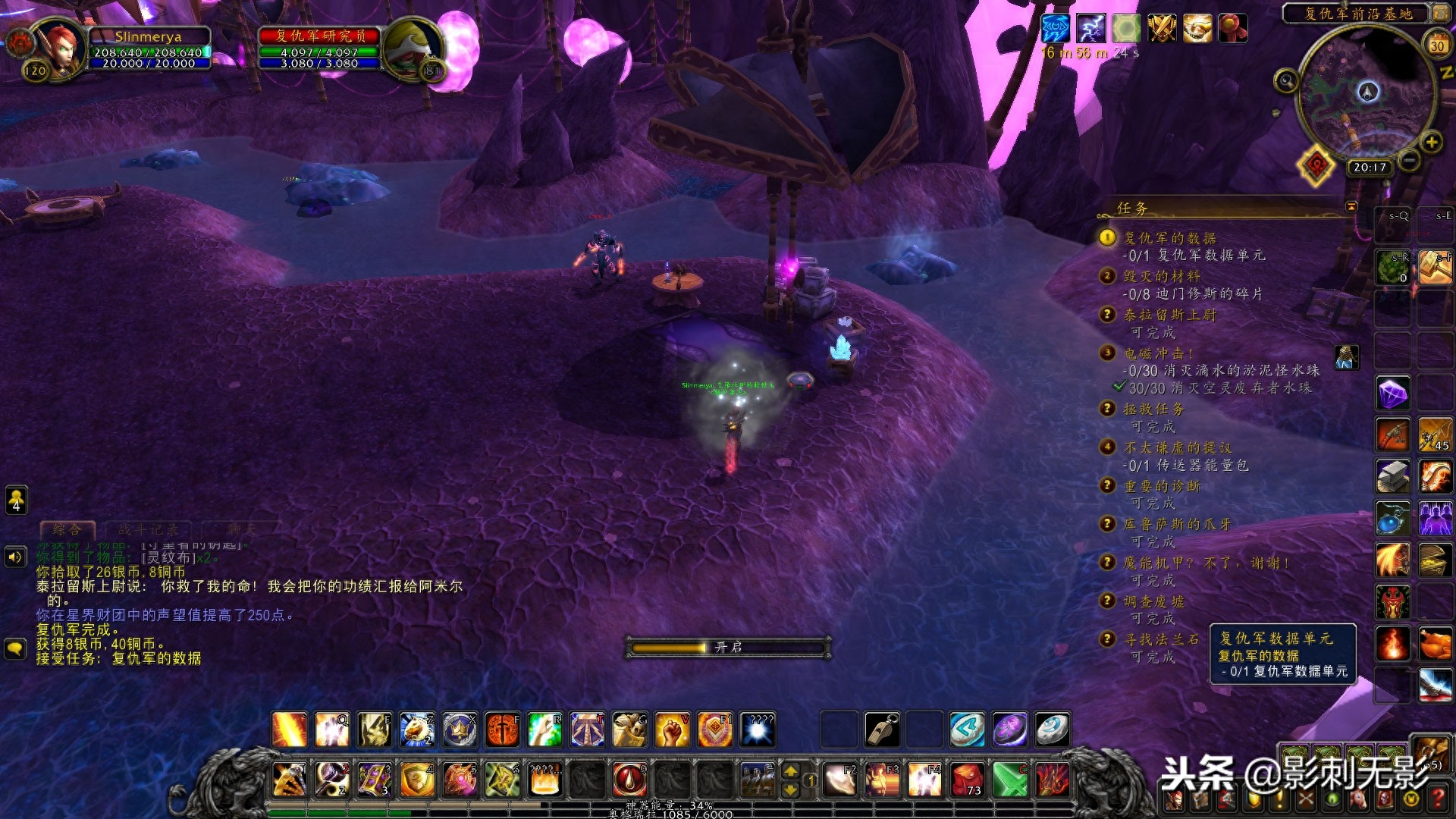Image resolution: width=1456 pixels, height=819 pixels.
Task: Open the red Horde emblem minimap button
Action: click(1316, 165)
